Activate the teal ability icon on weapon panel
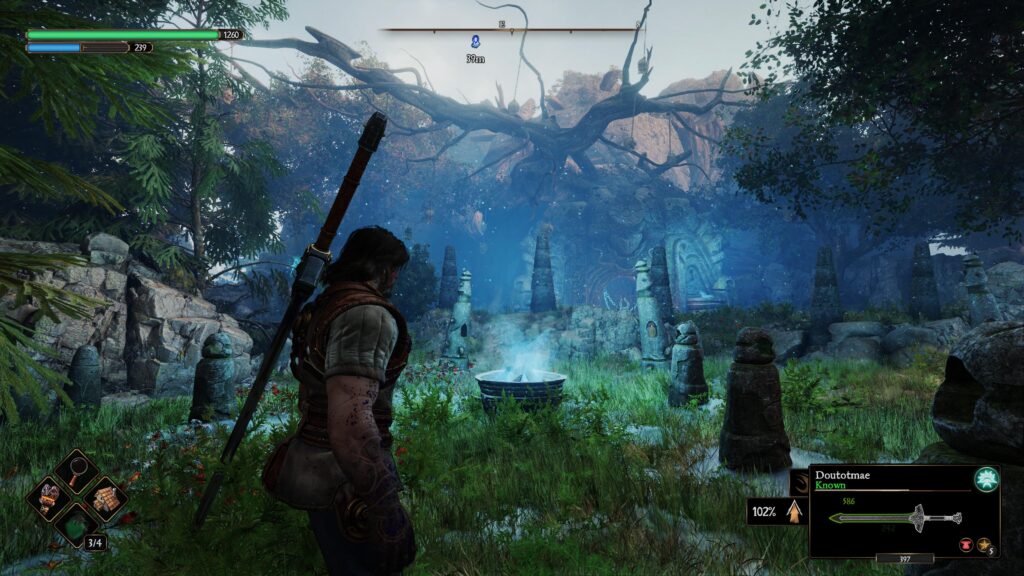The image size is (1024, 576). coord(986,479)
